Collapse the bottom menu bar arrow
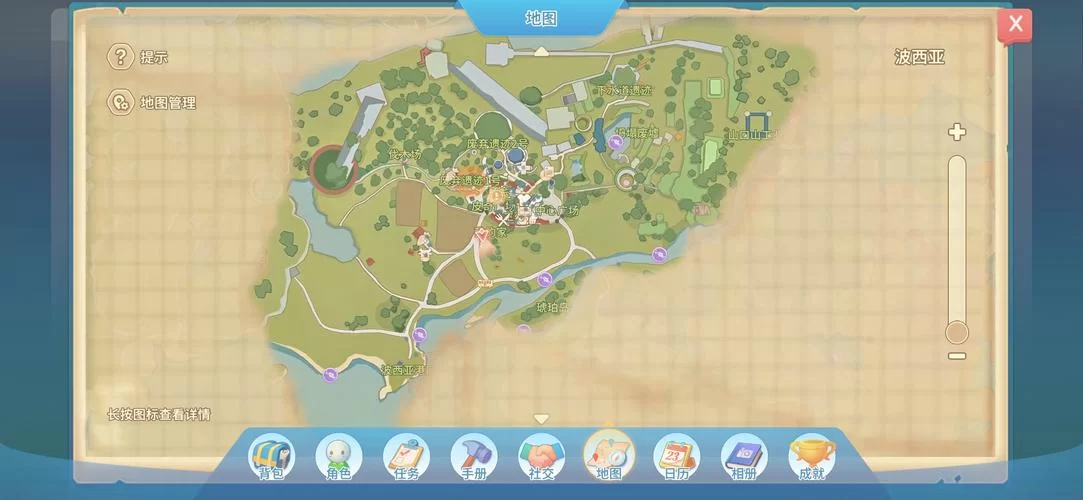The height and width of the screenshot is (500, 1083). pos(541,419)
